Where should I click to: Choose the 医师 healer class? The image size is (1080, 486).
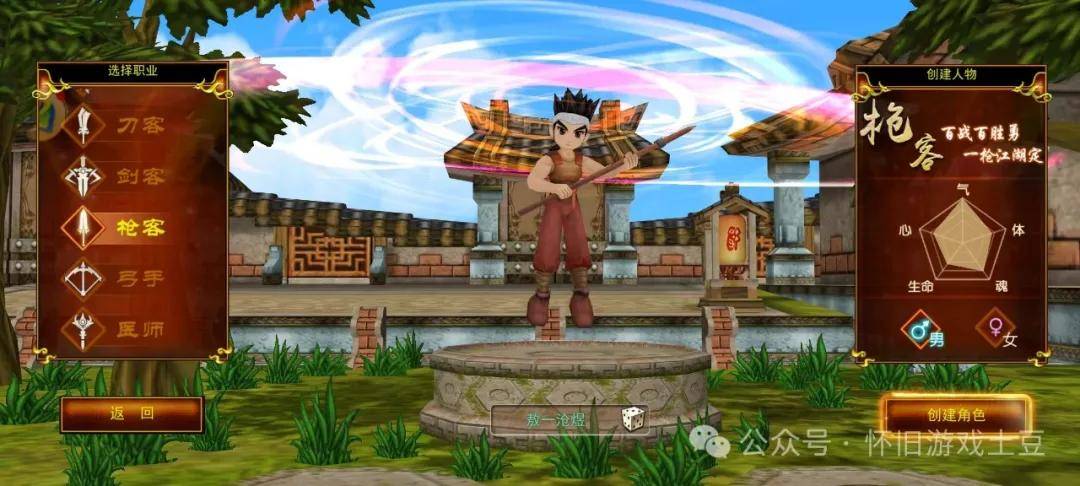pyautogui.click(x=120, y=329)
